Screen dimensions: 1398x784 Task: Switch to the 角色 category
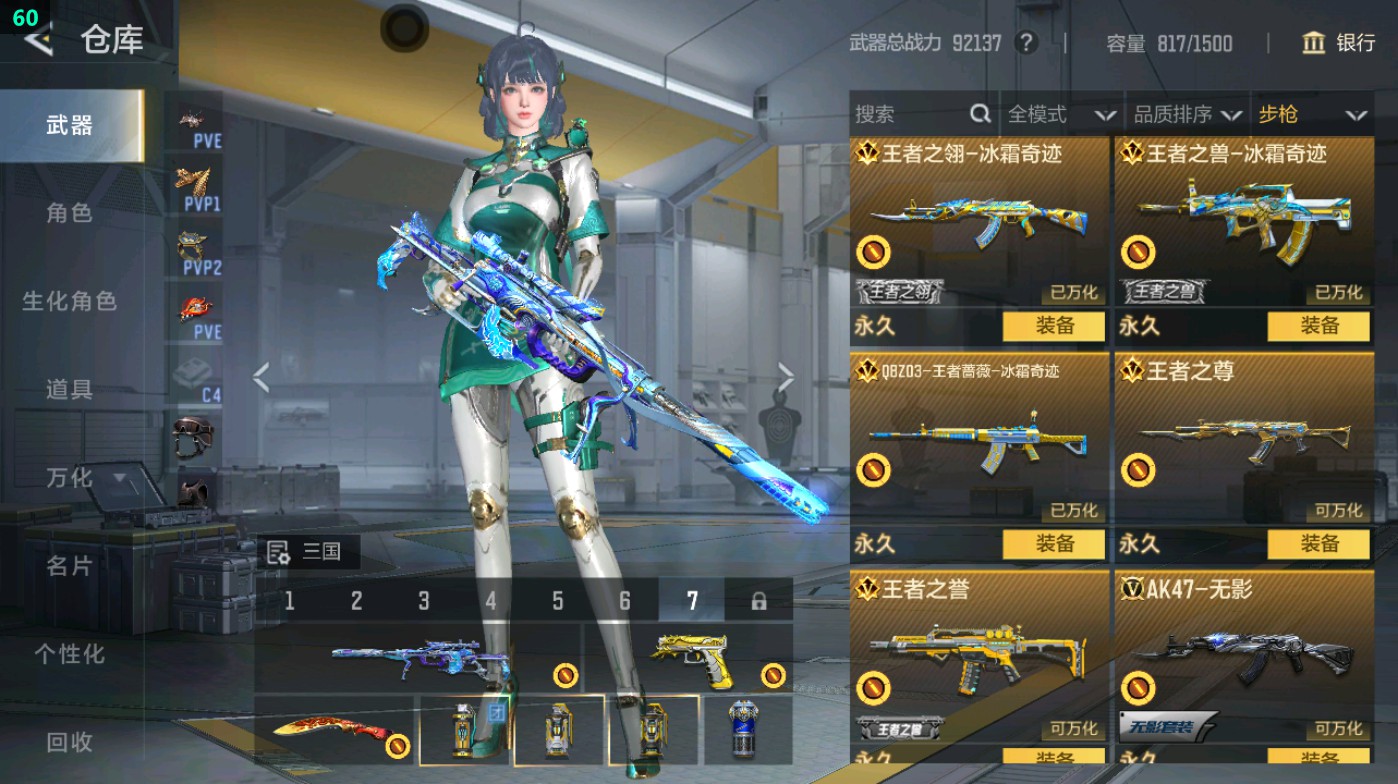[69, 213]
